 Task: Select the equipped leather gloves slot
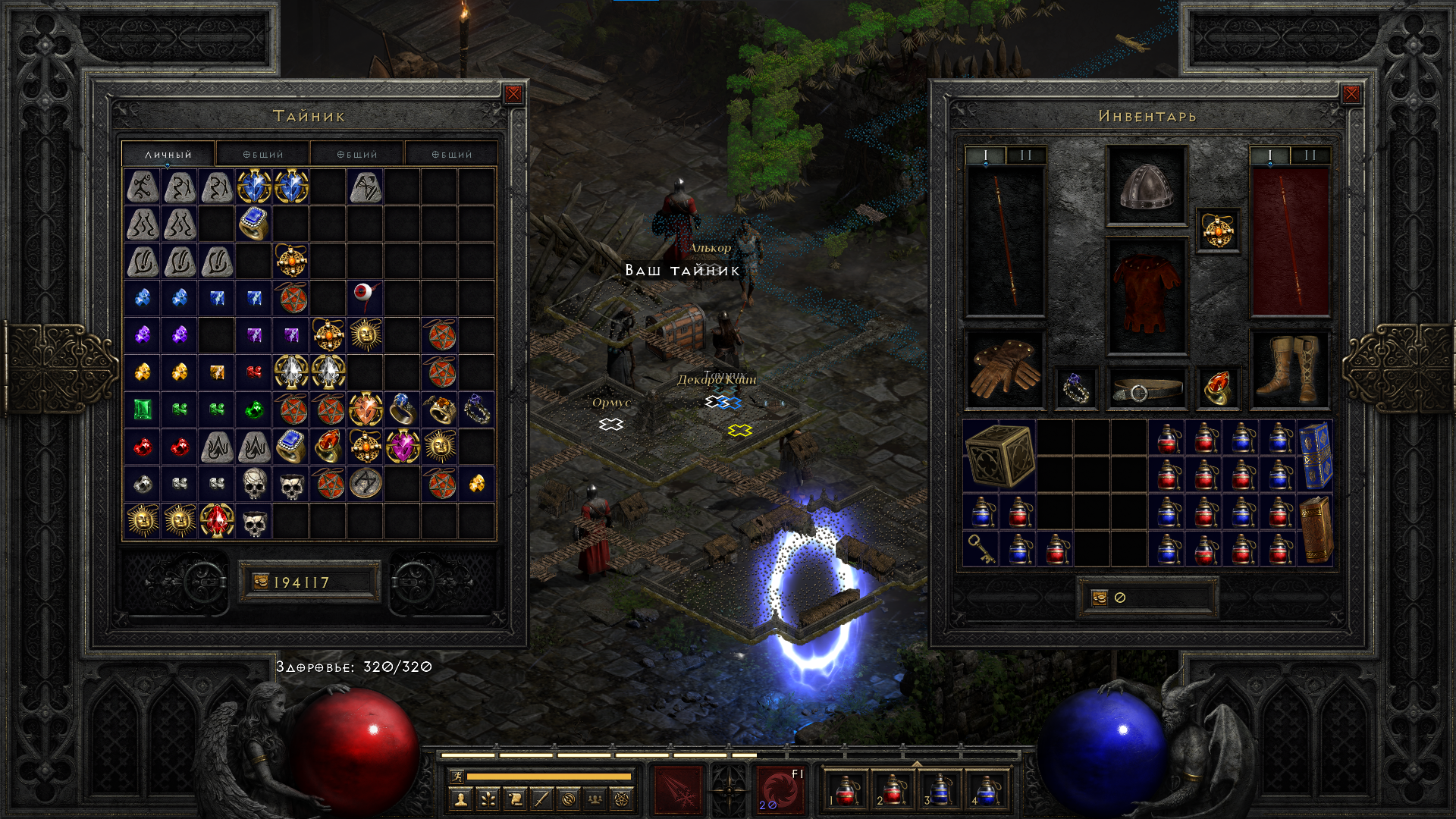(1004, 369)
